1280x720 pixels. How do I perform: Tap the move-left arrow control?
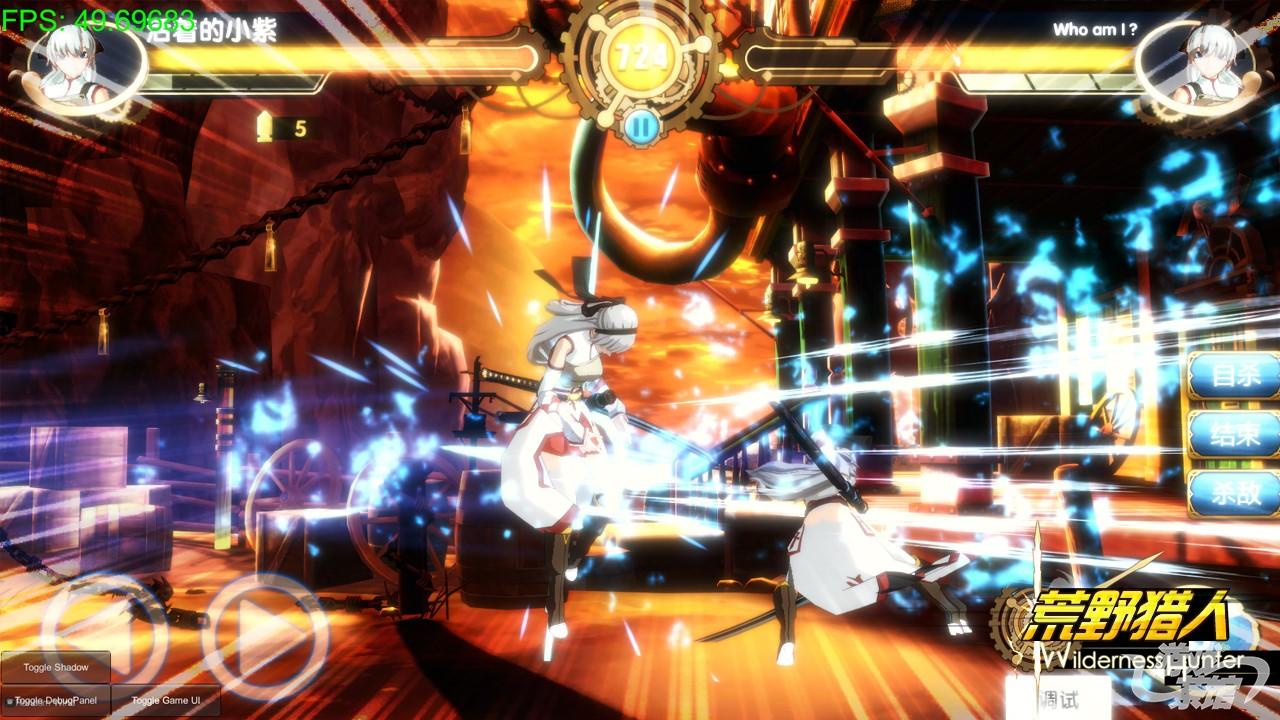coord(100,628)
